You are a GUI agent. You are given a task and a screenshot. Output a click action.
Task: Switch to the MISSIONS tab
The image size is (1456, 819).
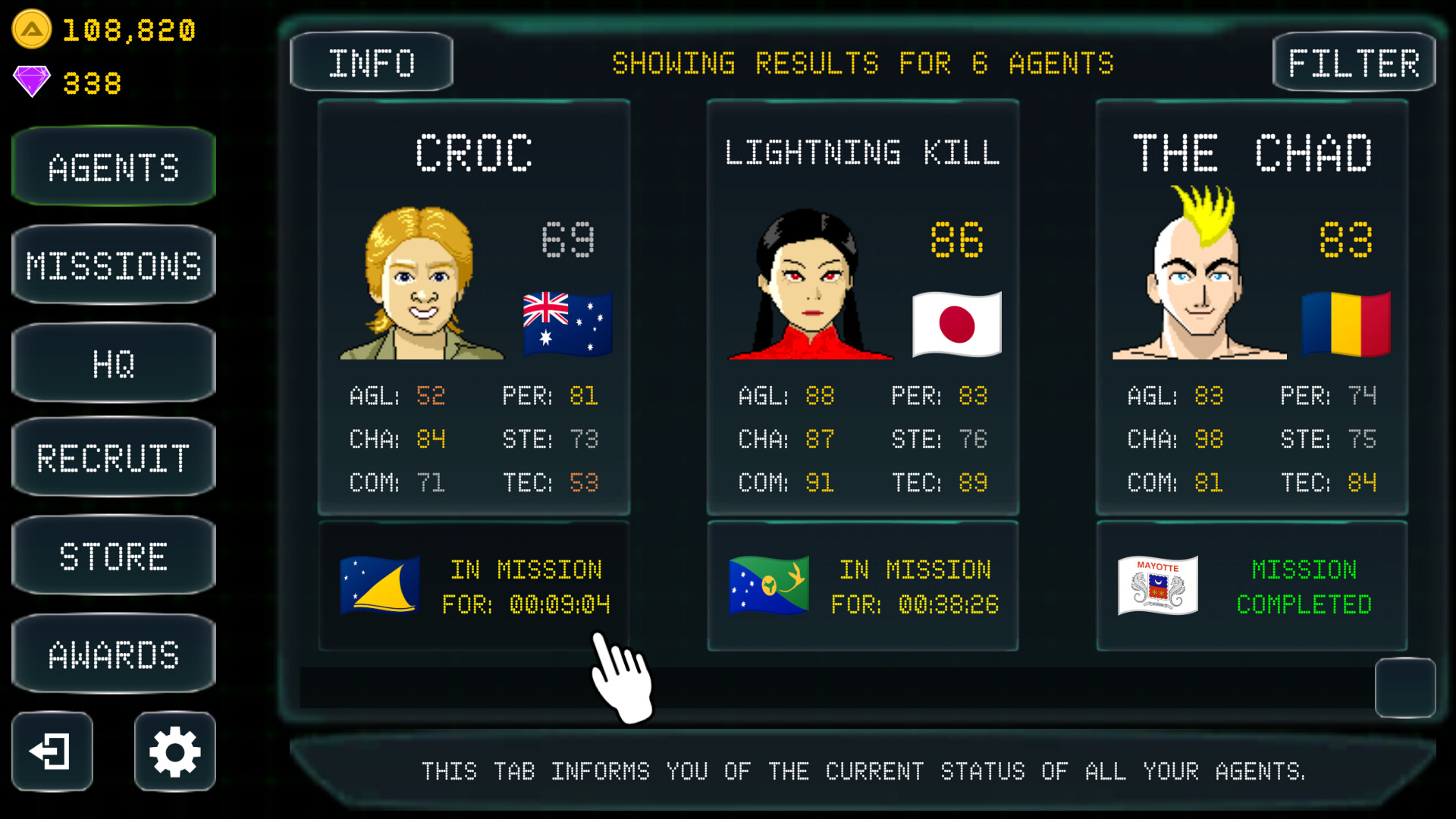coord(112,264)
